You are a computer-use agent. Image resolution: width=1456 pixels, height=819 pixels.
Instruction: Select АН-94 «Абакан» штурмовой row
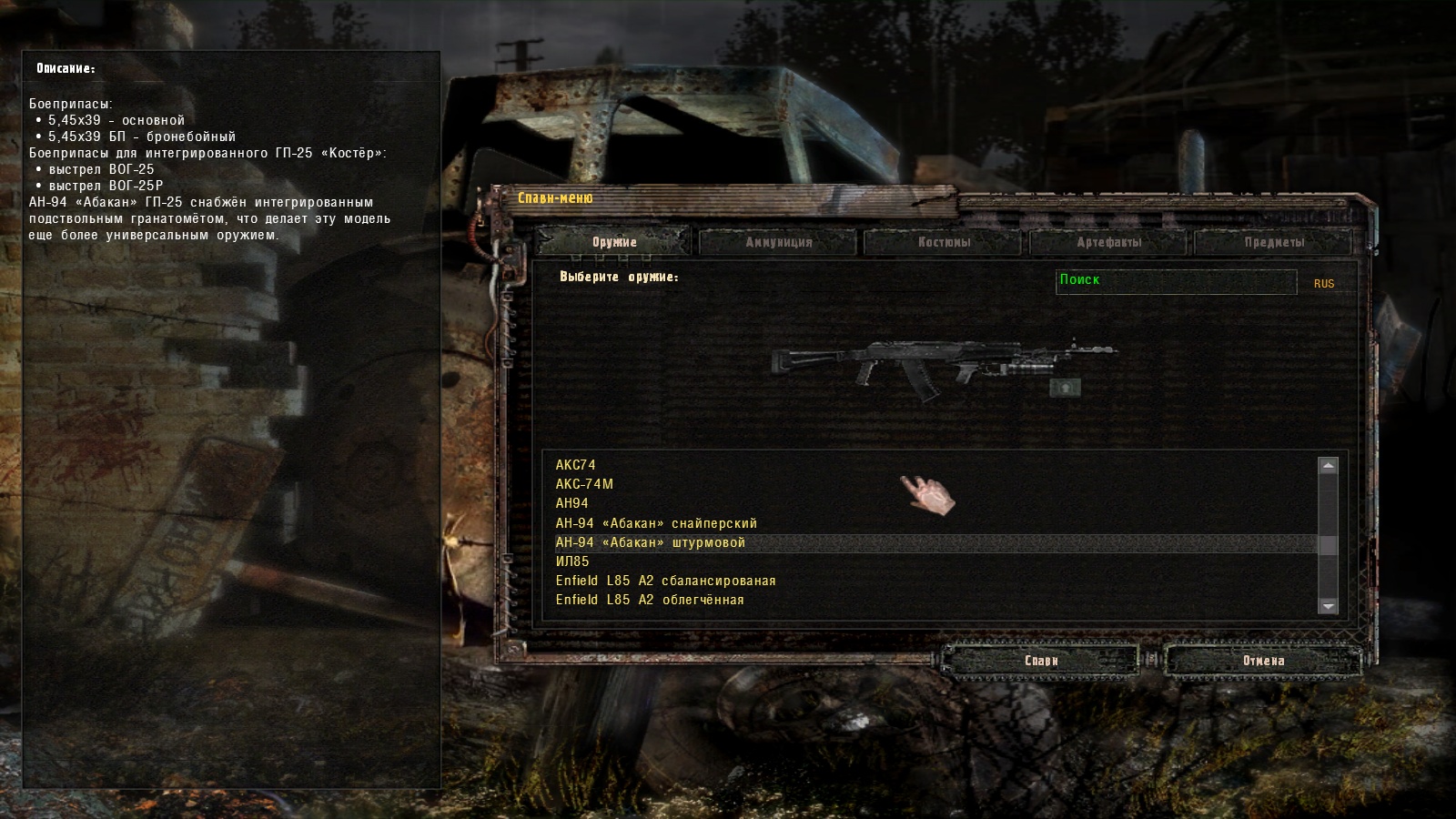(651, 542)
